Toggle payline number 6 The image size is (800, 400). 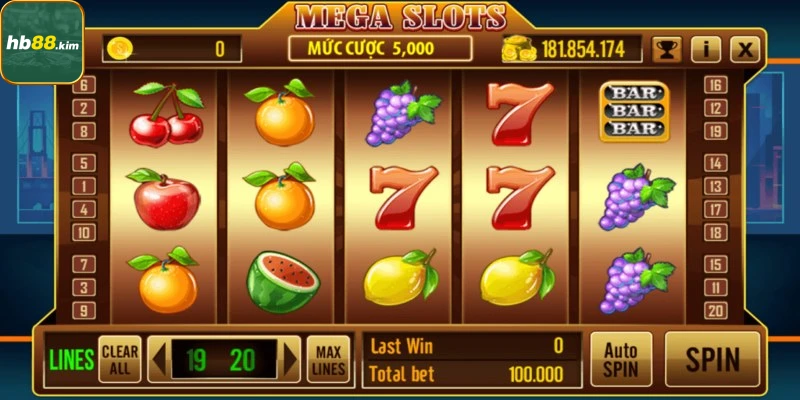[x=85, y=85]
